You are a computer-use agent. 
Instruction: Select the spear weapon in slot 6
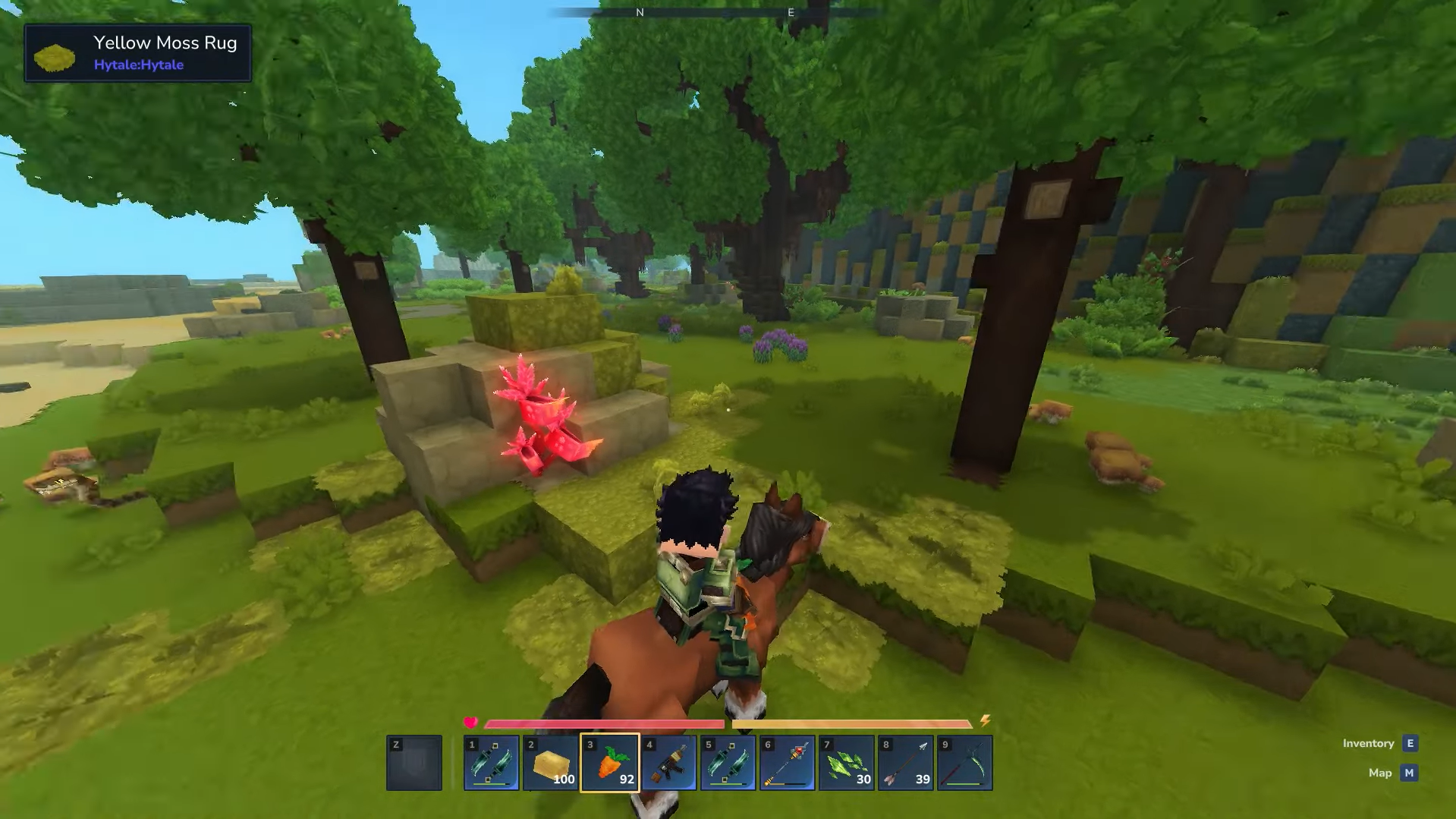[788, 762]
